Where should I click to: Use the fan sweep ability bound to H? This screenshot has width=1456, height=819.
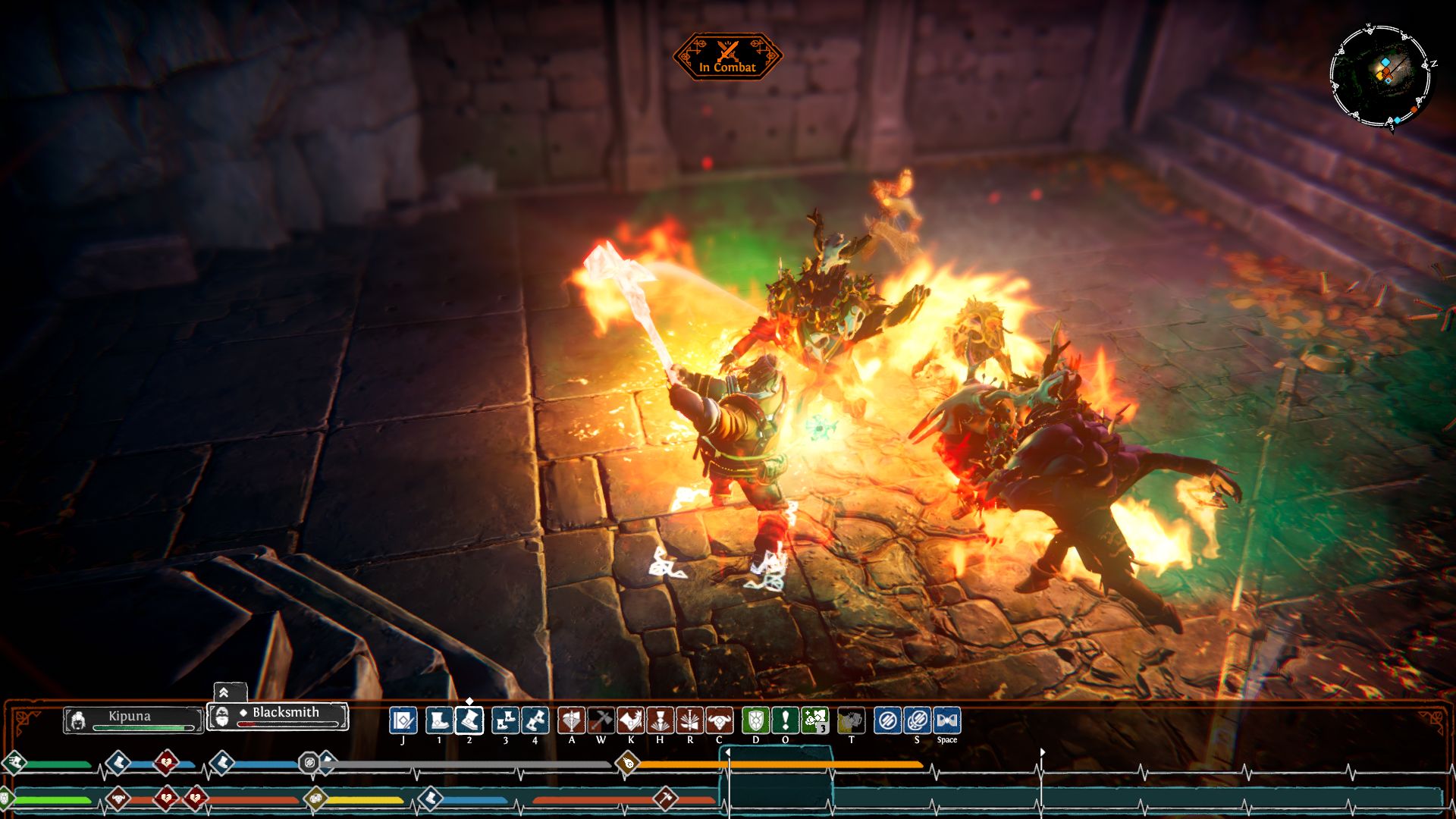[660, 720]
